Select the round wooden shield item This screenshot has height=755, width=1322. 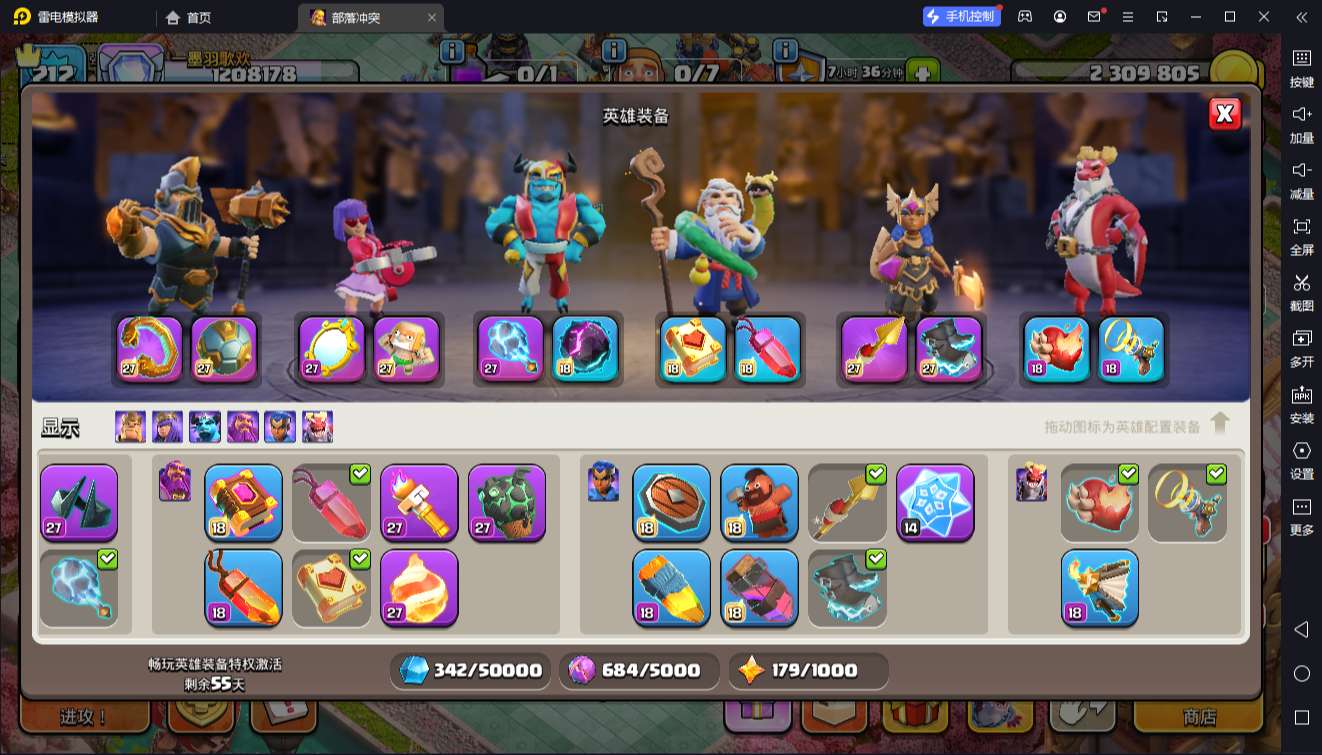(x=672, y=502)
